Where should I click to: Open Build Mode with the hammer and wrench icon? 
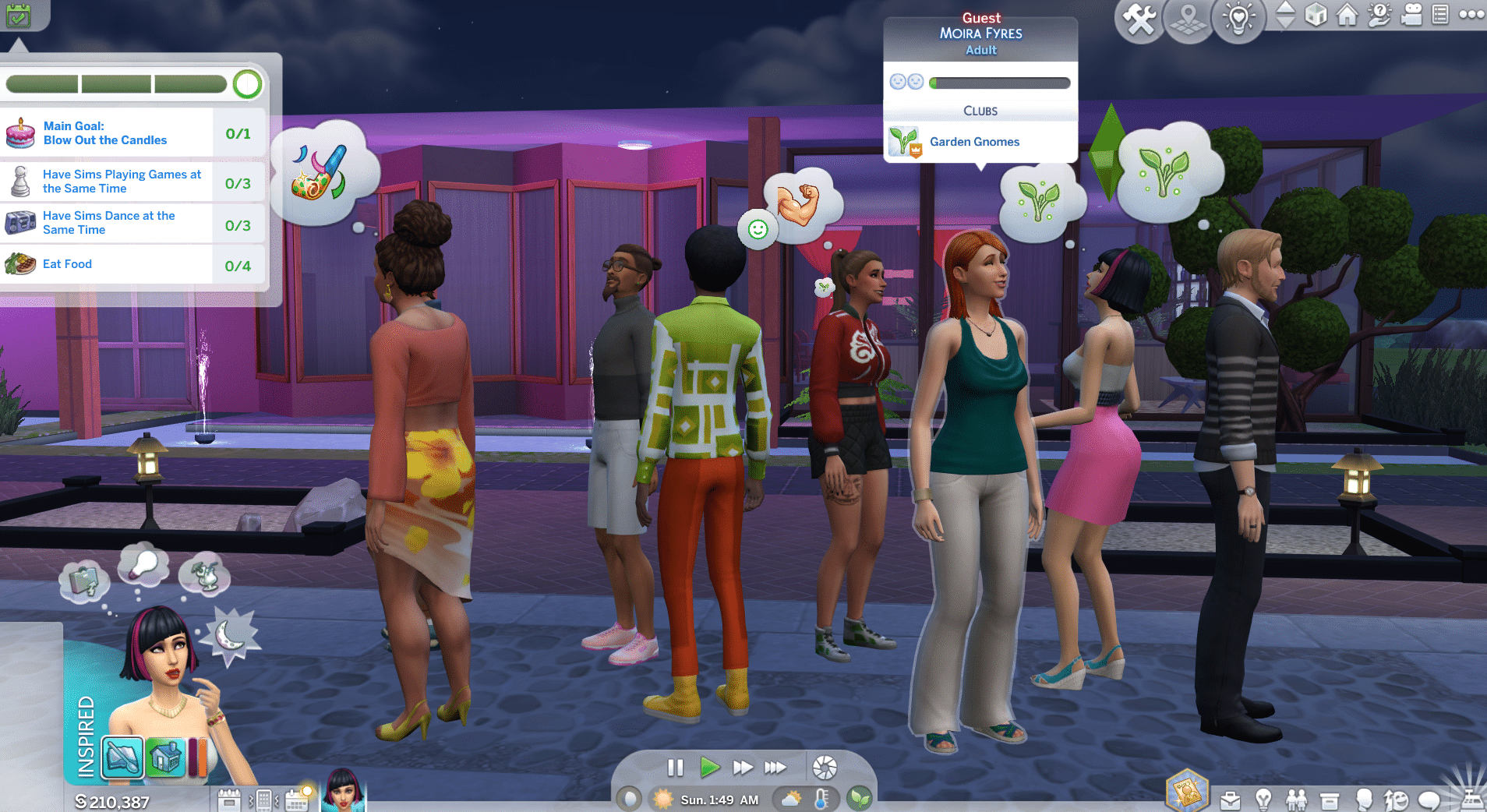coord(1139,19)
